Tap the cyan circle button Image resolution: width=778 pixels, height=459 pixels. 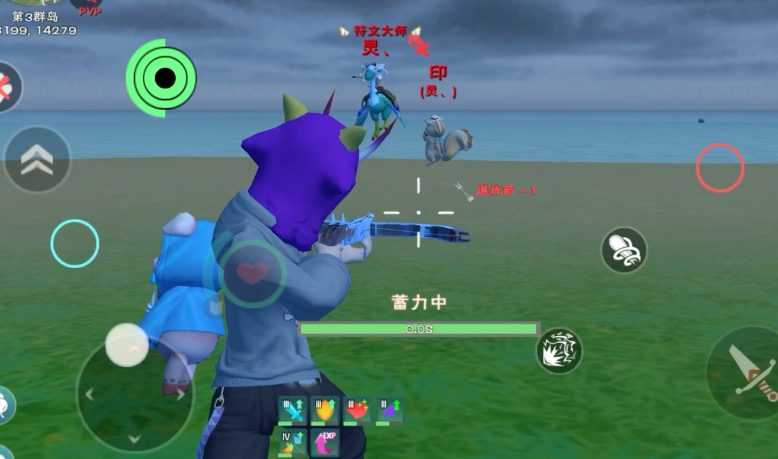(75, 243)
